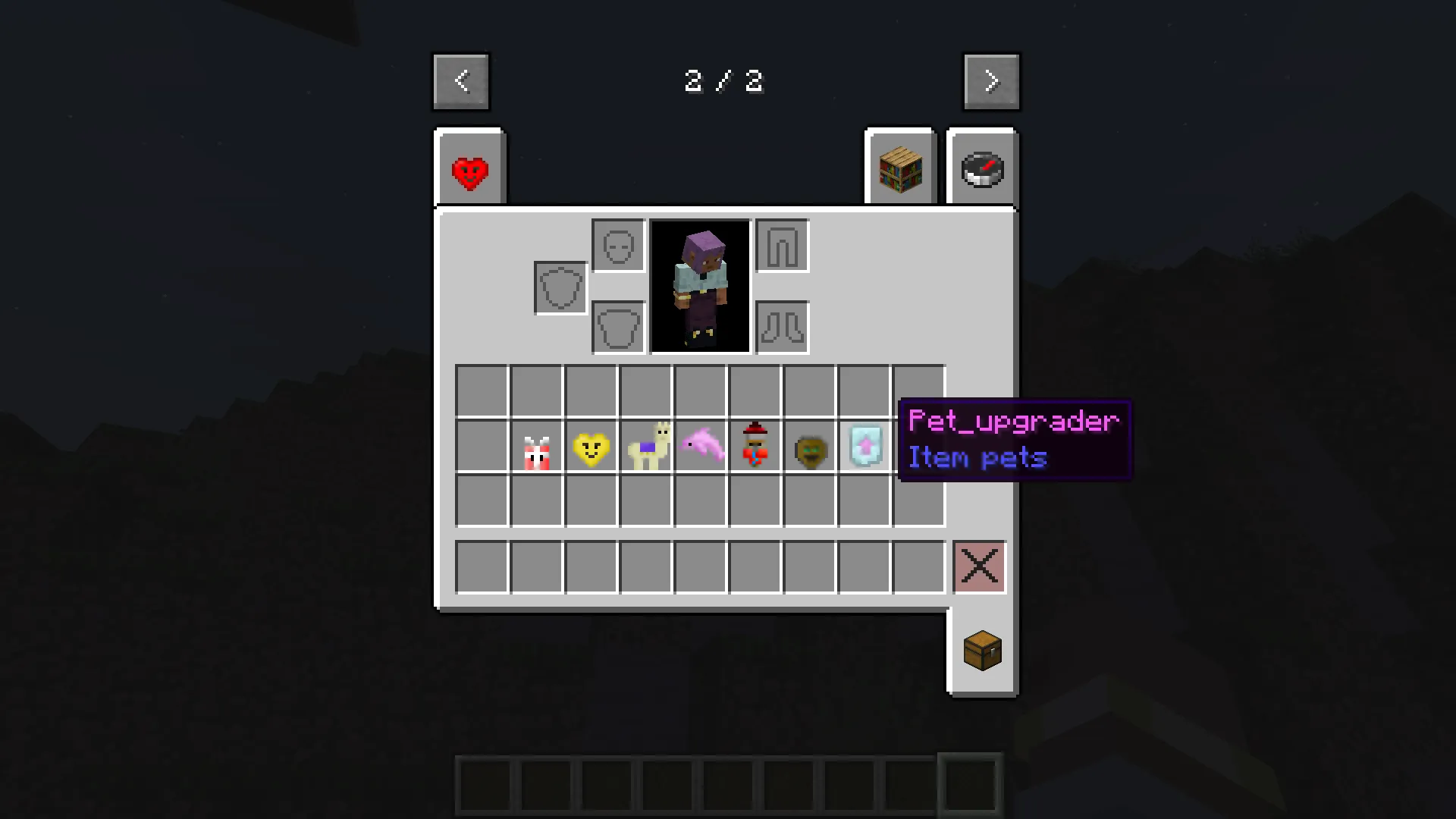This screenshot has height=819, width=1456.
Task: Close the menu with the X button
Action: coord(979,566)
